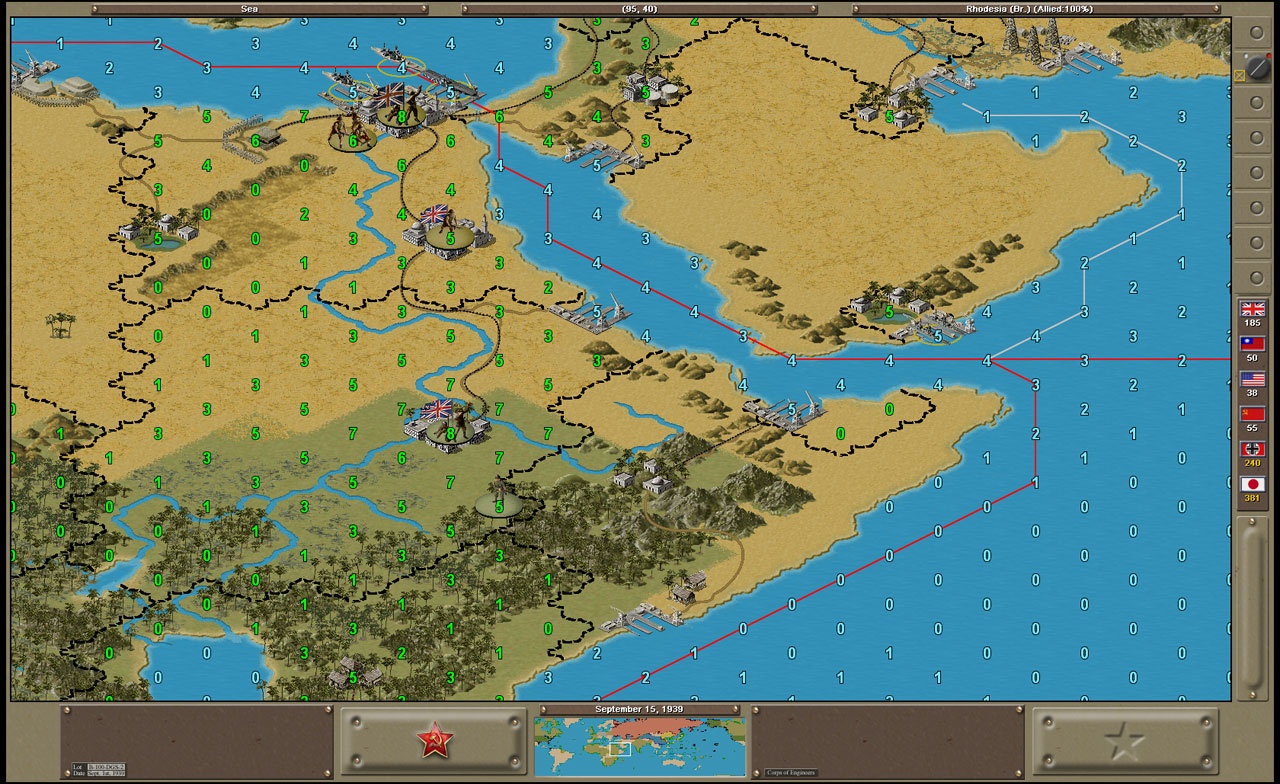
Task: Click the Union Jack flag showing 185 MPPs
Action: (x=1253, y=310)
